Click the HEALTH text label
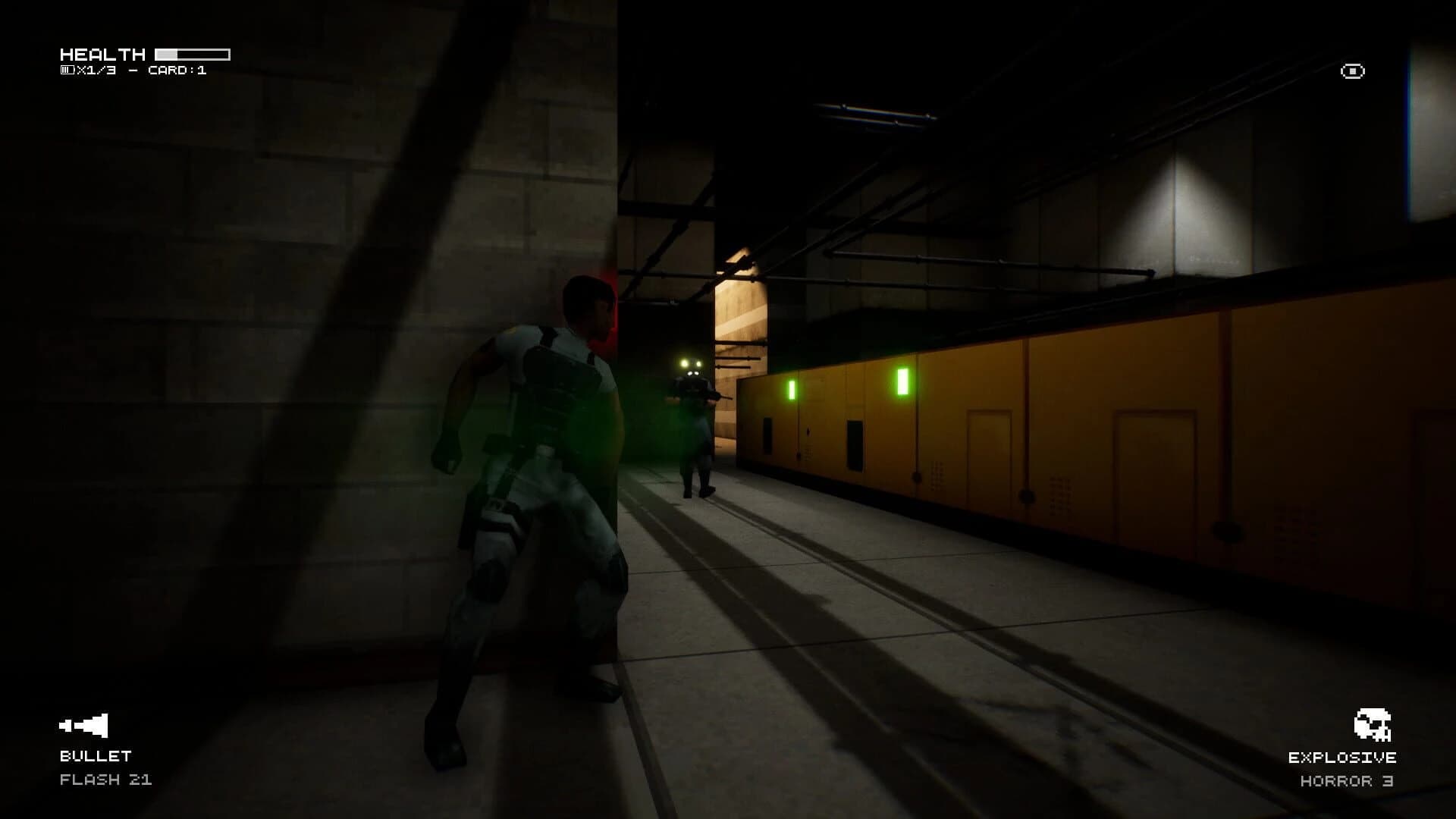 pyautogui.click(x=104, y=54)
